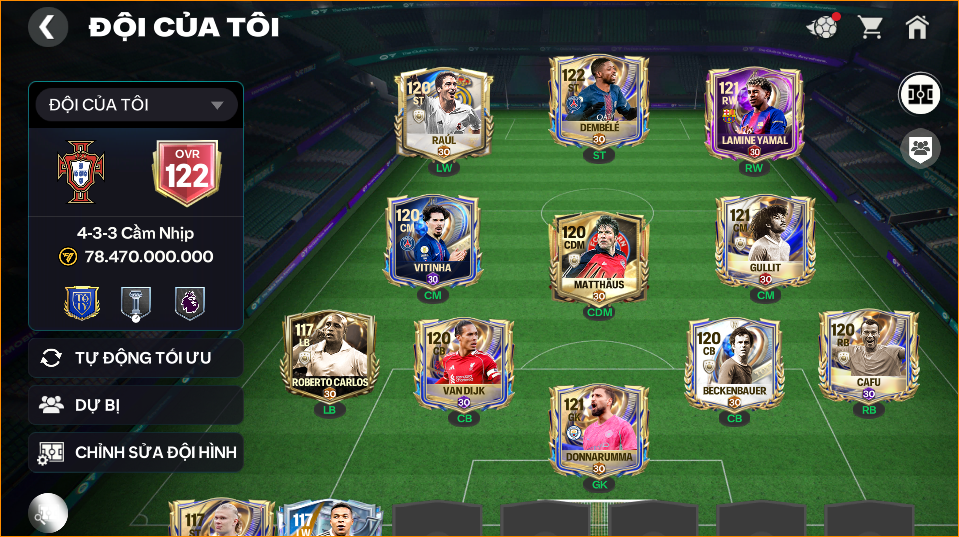Open the shopping cart store
The image size is (959, 537).
pyautogui.click(x=870, y=27)
